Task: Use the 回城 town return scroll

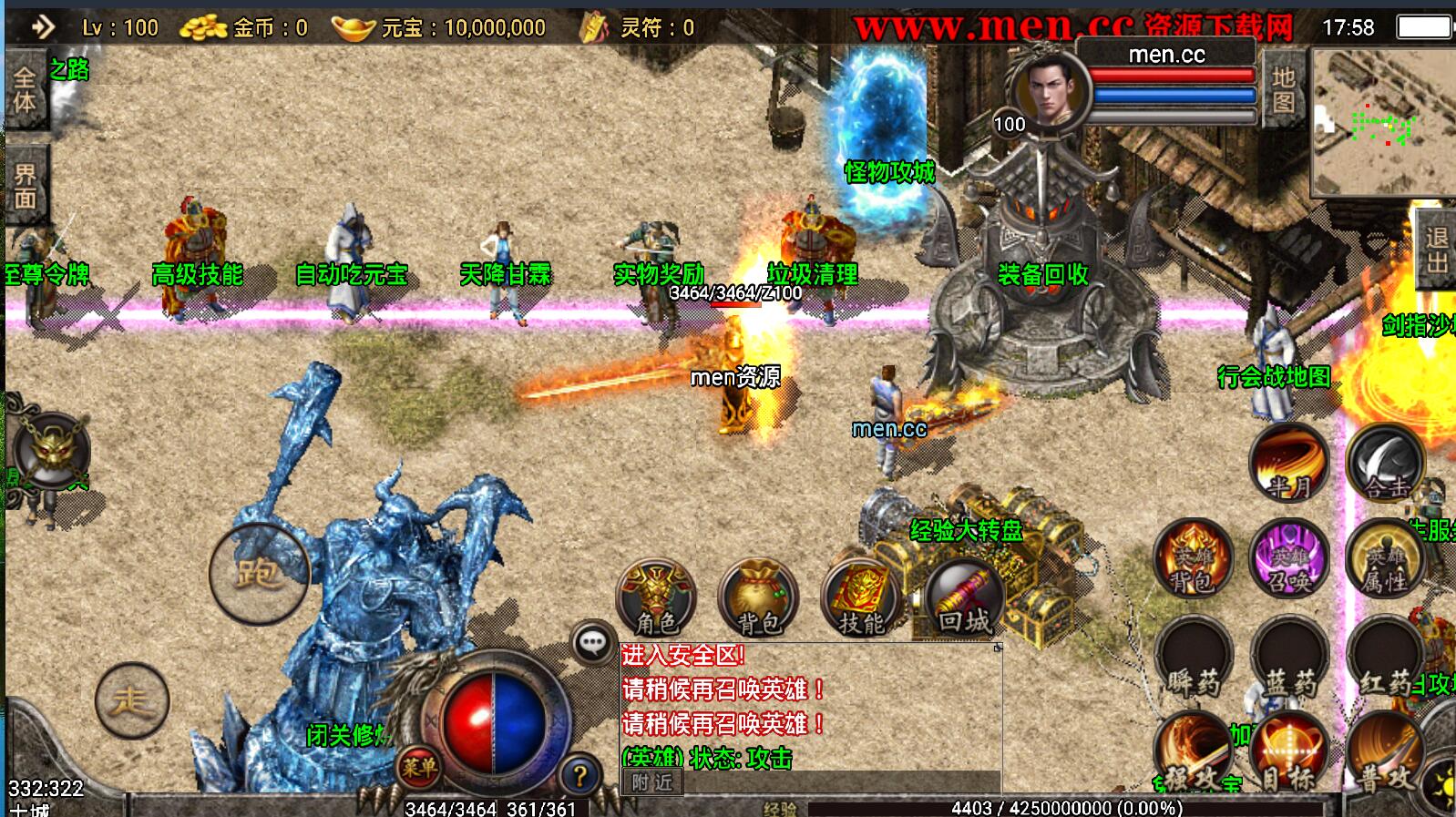Action: 964,598
